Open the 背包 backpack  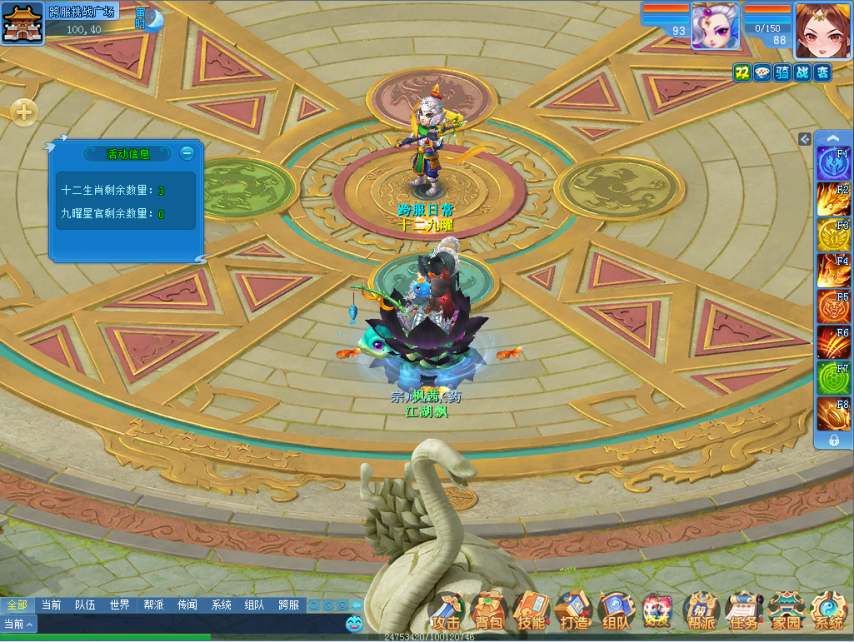(489, 609)
